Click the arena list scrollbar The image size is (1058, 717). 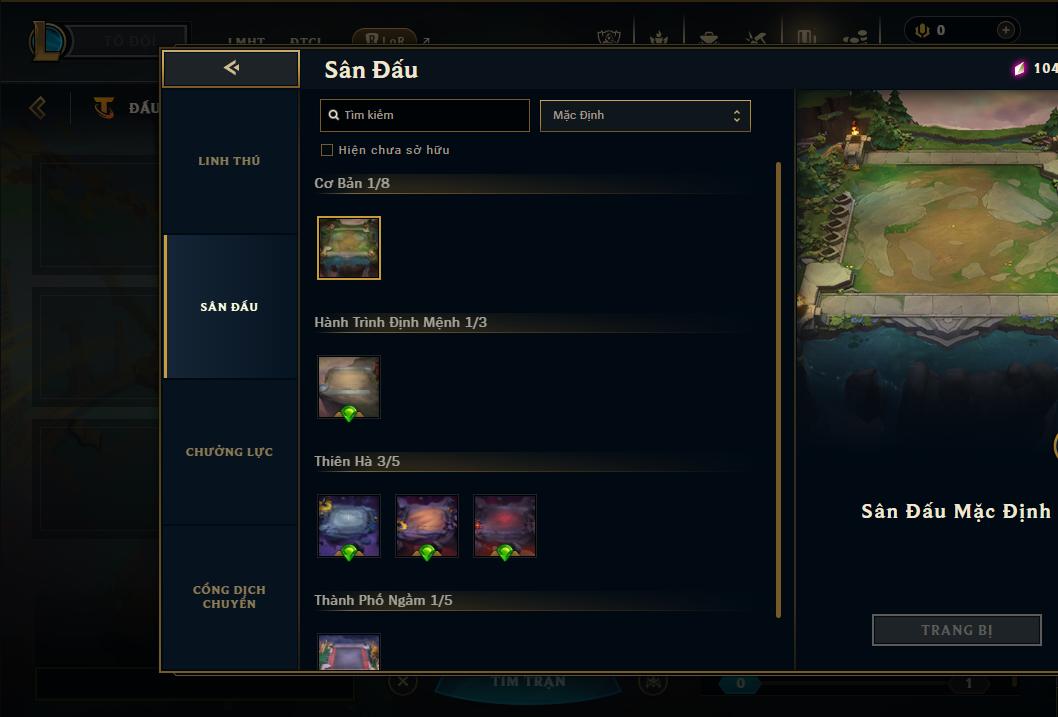(x=778, y=390)
